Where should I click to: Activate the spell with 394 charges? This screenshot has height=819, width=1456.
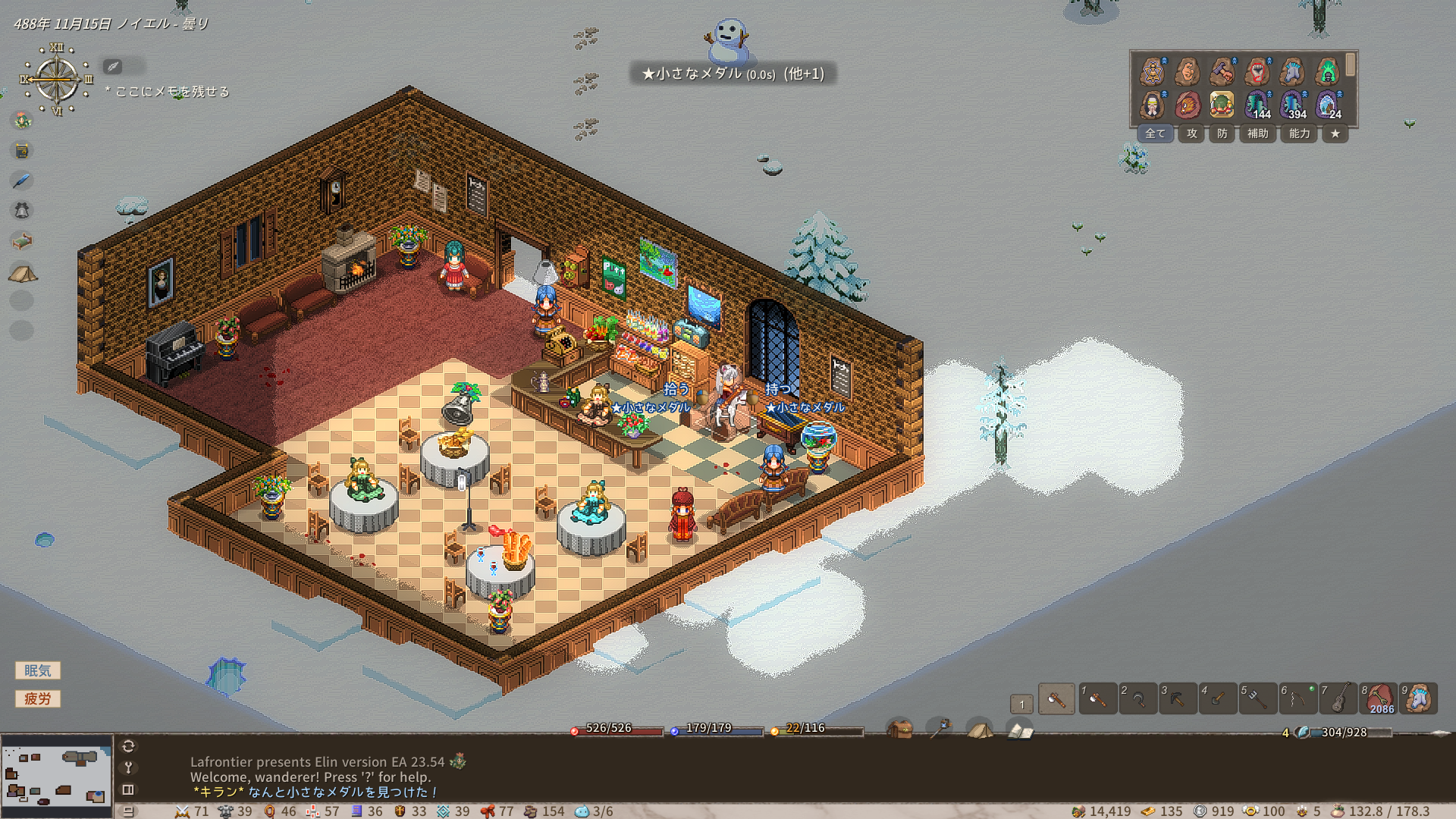pyautogui.click(x=1292, y=105)
